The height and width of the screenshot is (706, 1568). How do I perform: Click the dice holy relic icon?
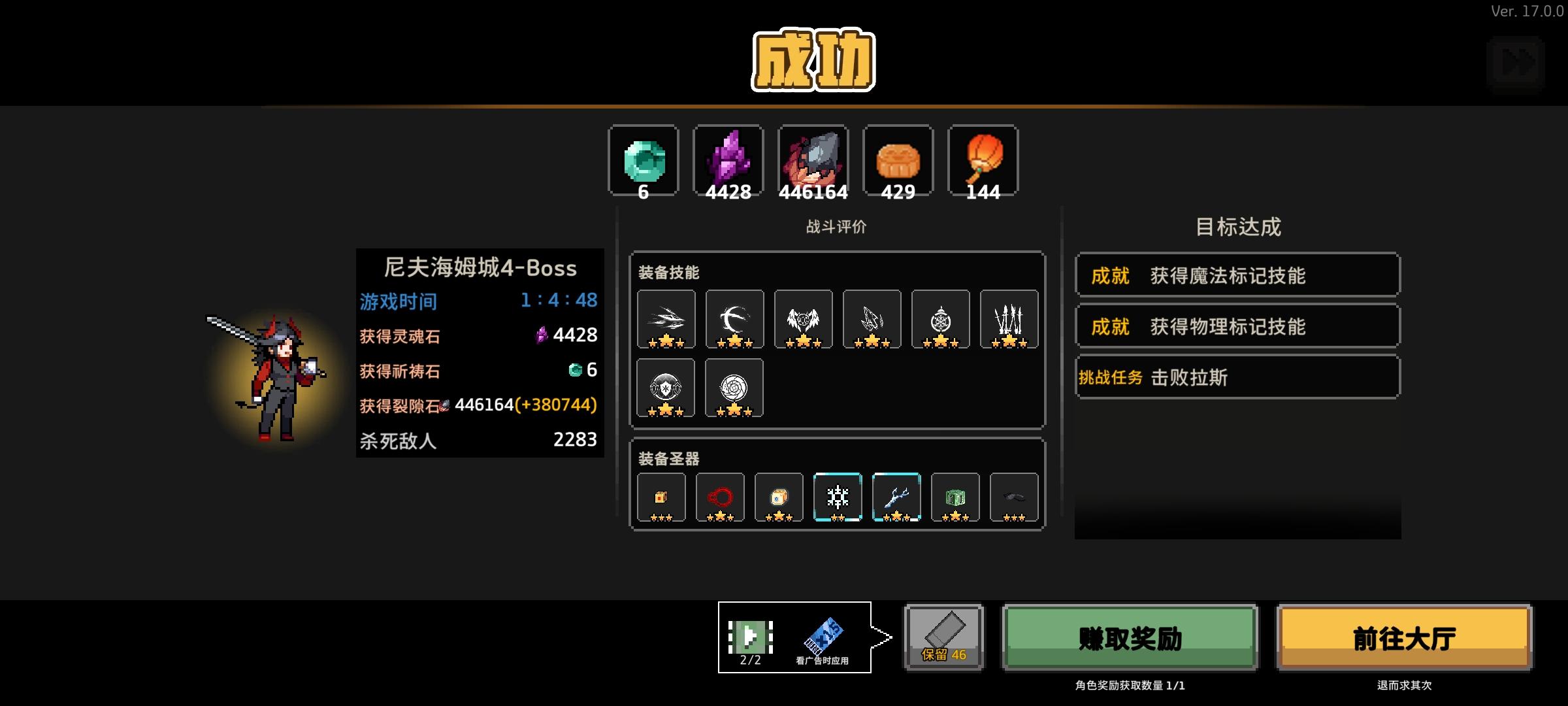[x=777, y=497]
